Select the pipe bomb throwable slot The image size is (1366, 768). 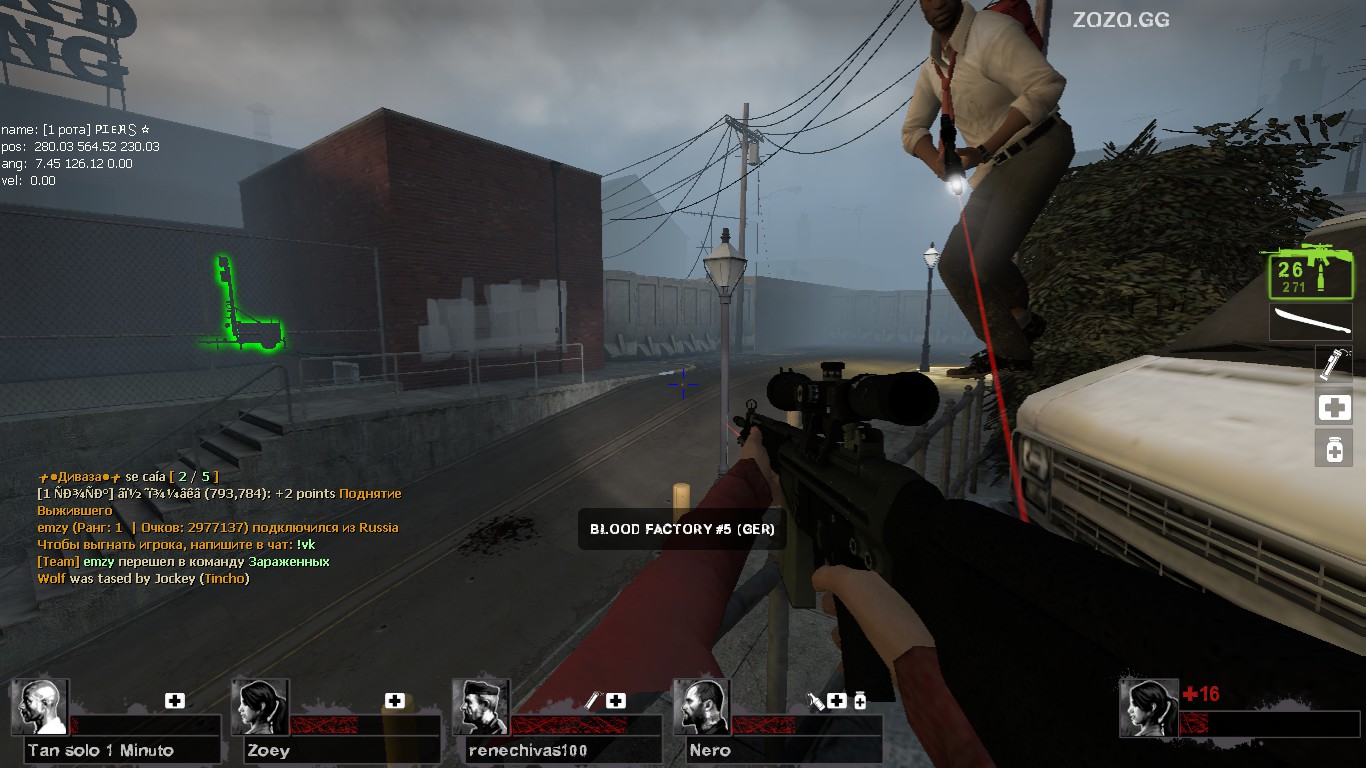point(1334,364)
